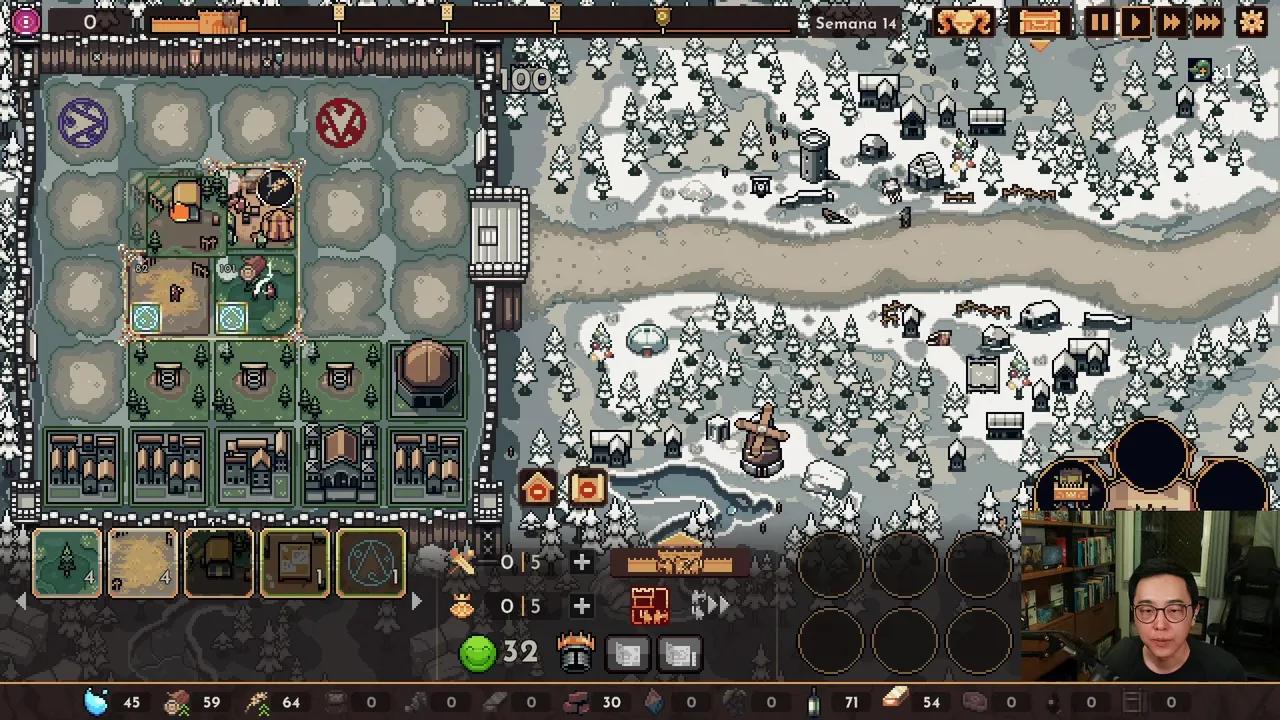Select the blue rune circle card
This screenshot has width=1280, height=720.
(x=371, y=564)
